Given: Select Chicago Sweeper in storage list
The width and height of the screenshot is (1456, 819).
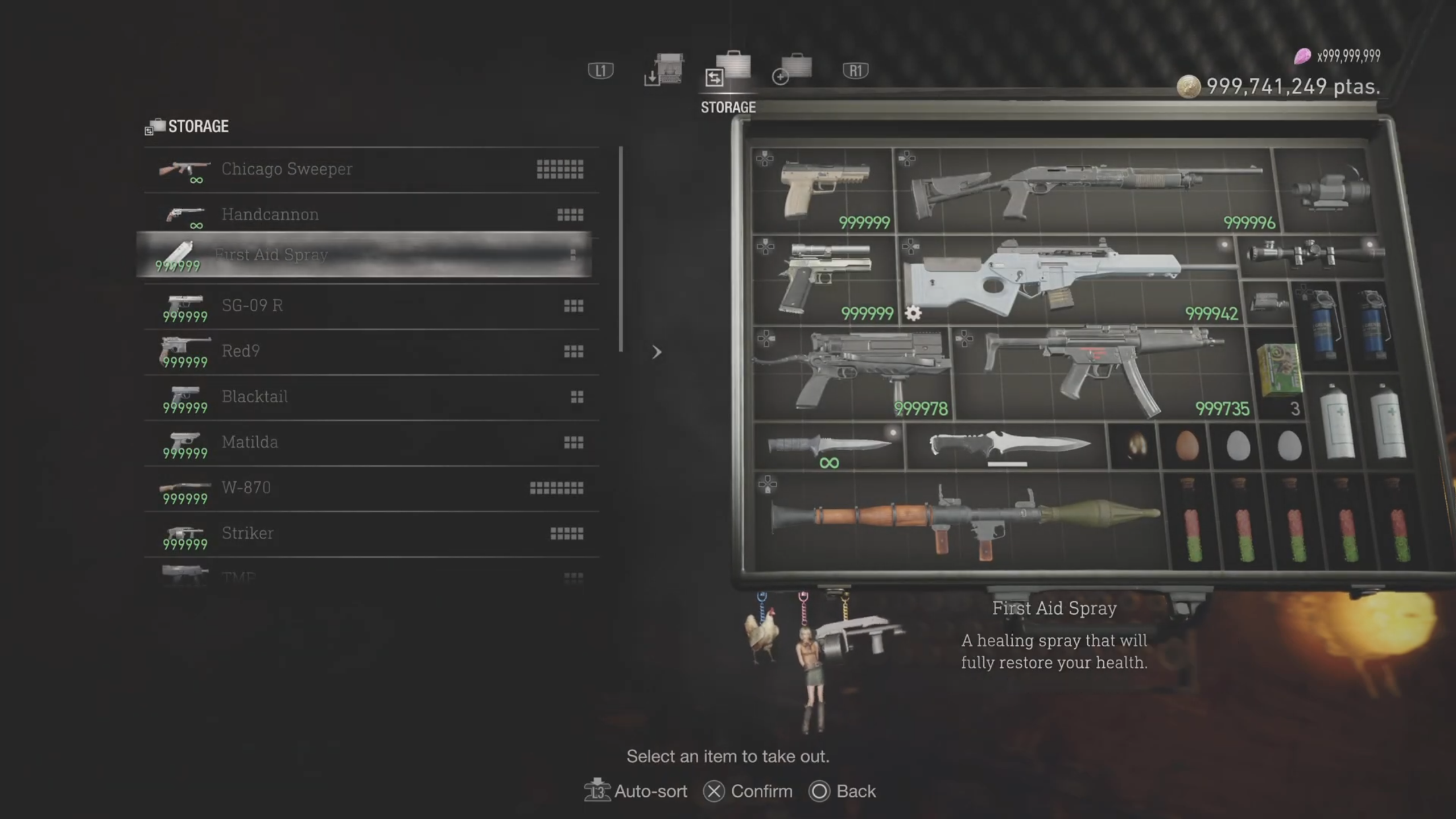Looking at the screenshot, I should pos(371,169).
